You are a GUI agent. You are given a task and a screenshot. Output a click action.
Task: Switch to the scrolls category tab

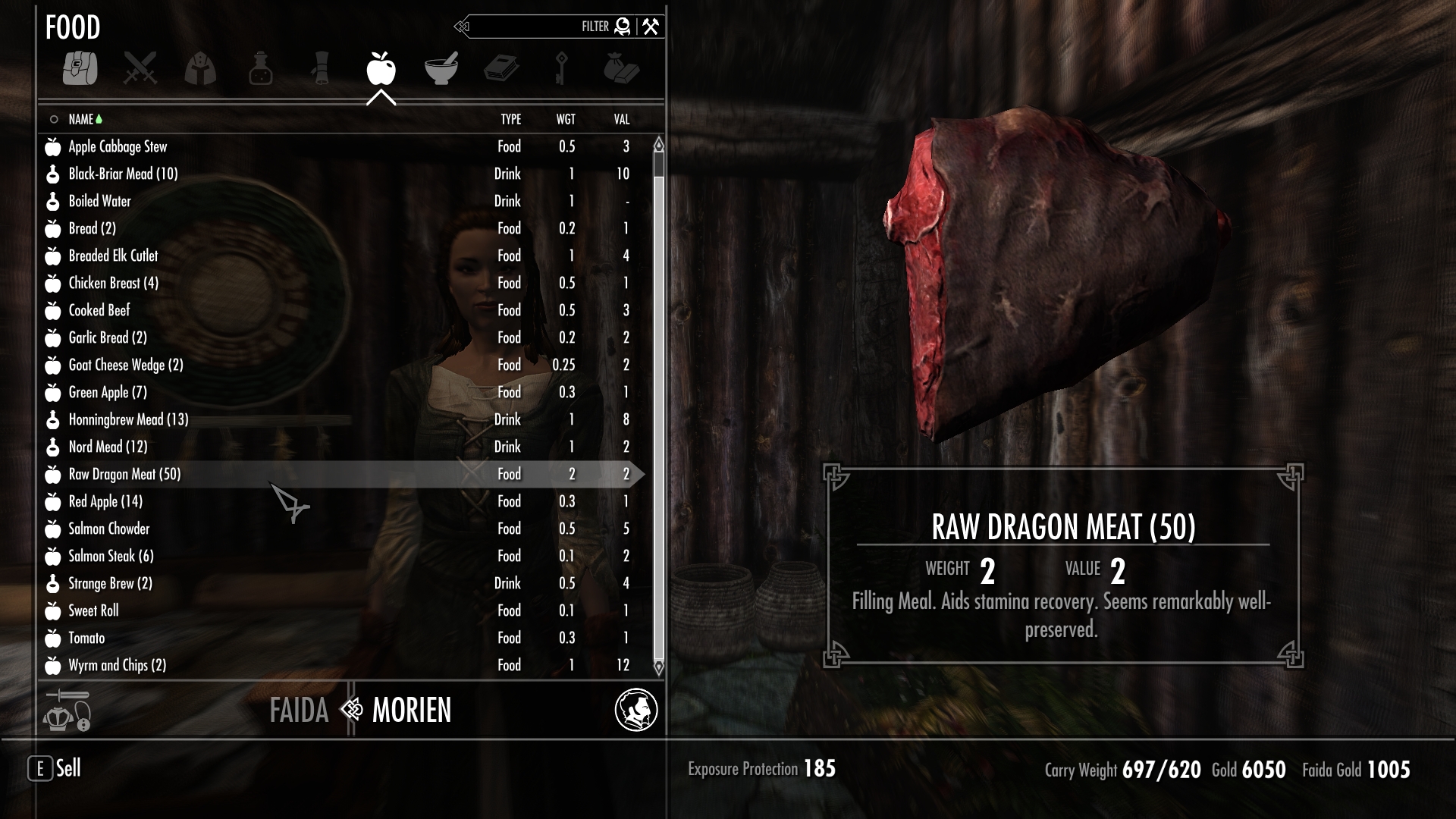[x=321, y=68]
